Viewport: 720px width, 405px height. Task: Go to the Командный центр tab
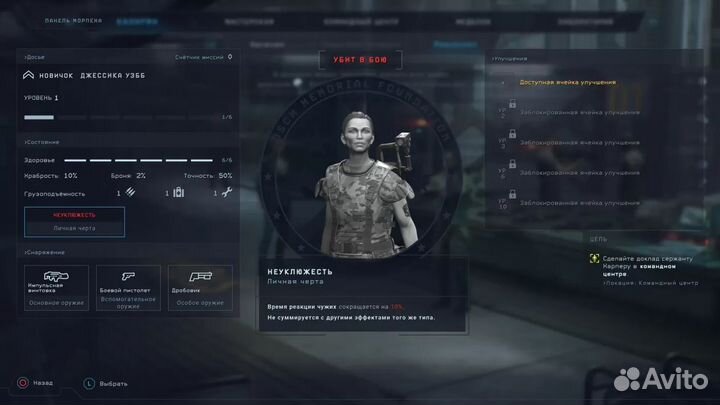tap(355, 20)
